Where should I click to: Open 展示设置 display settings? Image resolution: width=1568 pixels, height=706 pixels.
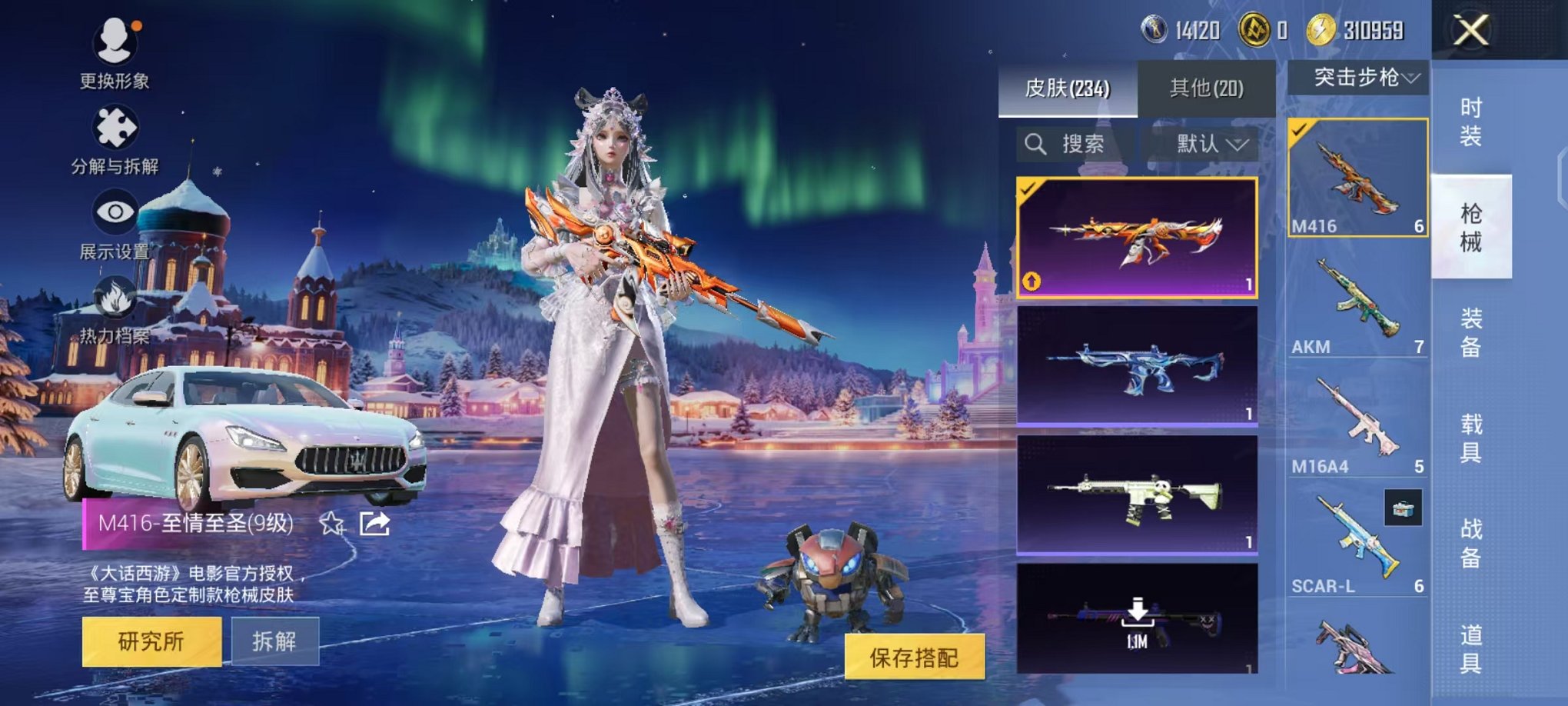(x=114, y=211)
